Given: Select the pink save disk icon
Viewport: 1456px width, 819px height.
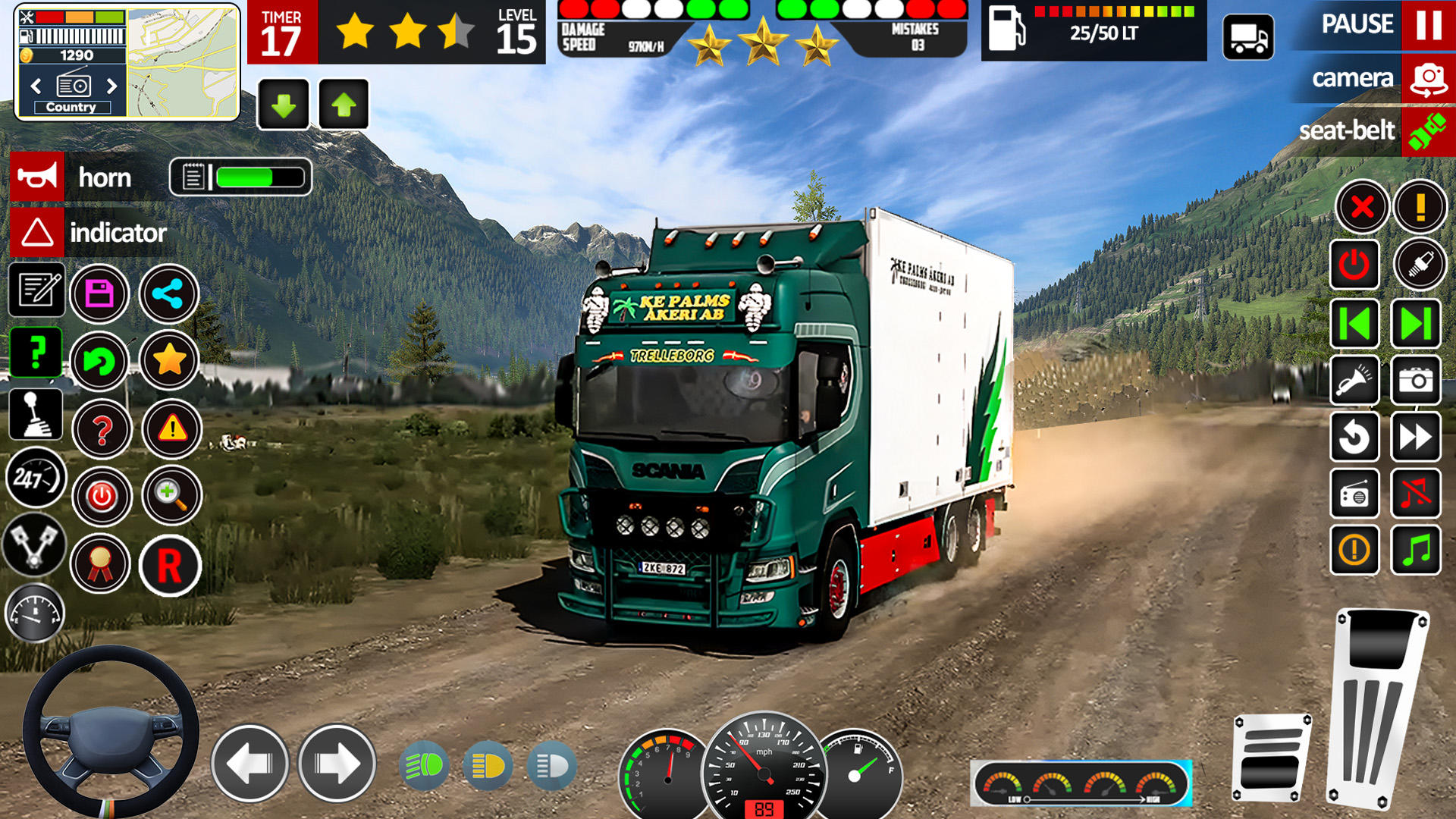Looking at the screenshot, I should pos(99,293).
